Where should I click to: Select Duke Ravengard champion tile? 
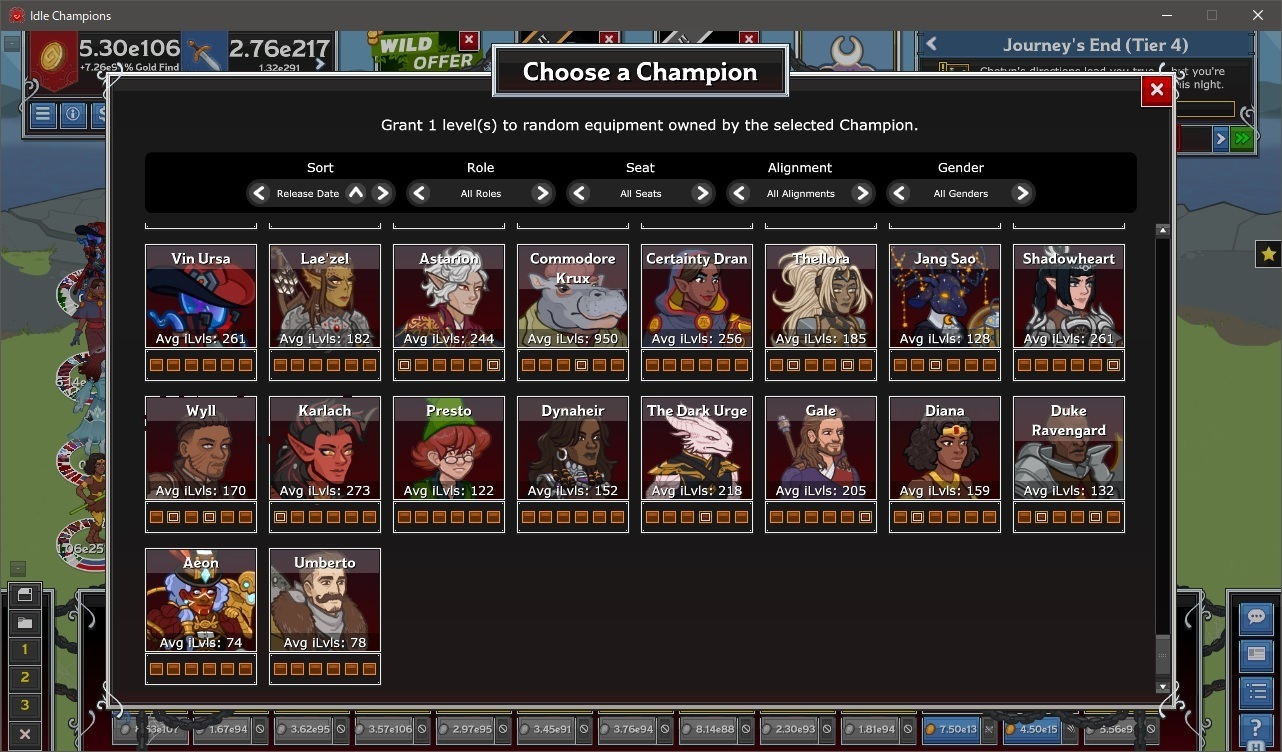[x=1069, y=449]
